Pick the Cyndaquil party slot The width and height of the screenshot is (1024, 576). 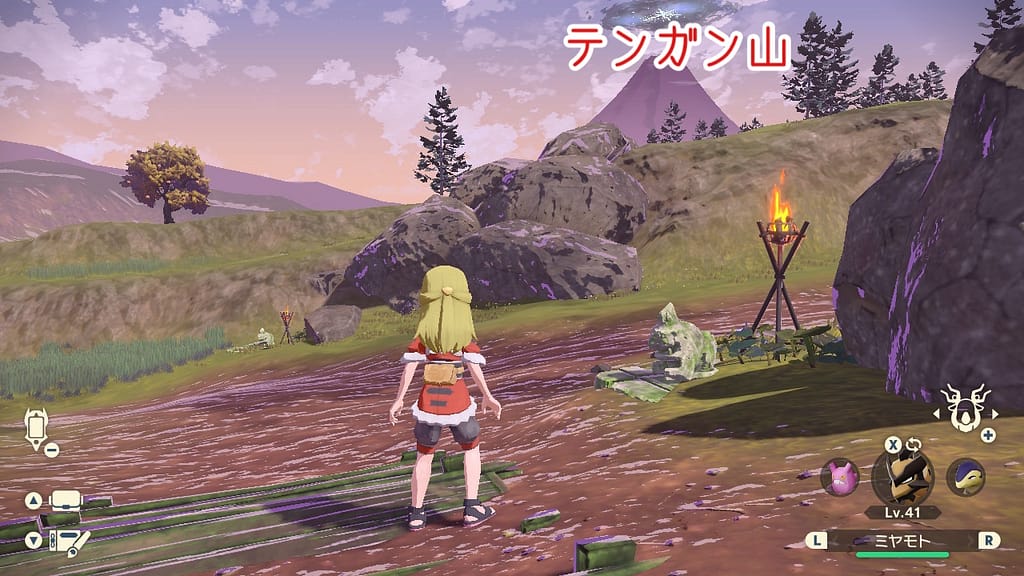click(965, 477)
